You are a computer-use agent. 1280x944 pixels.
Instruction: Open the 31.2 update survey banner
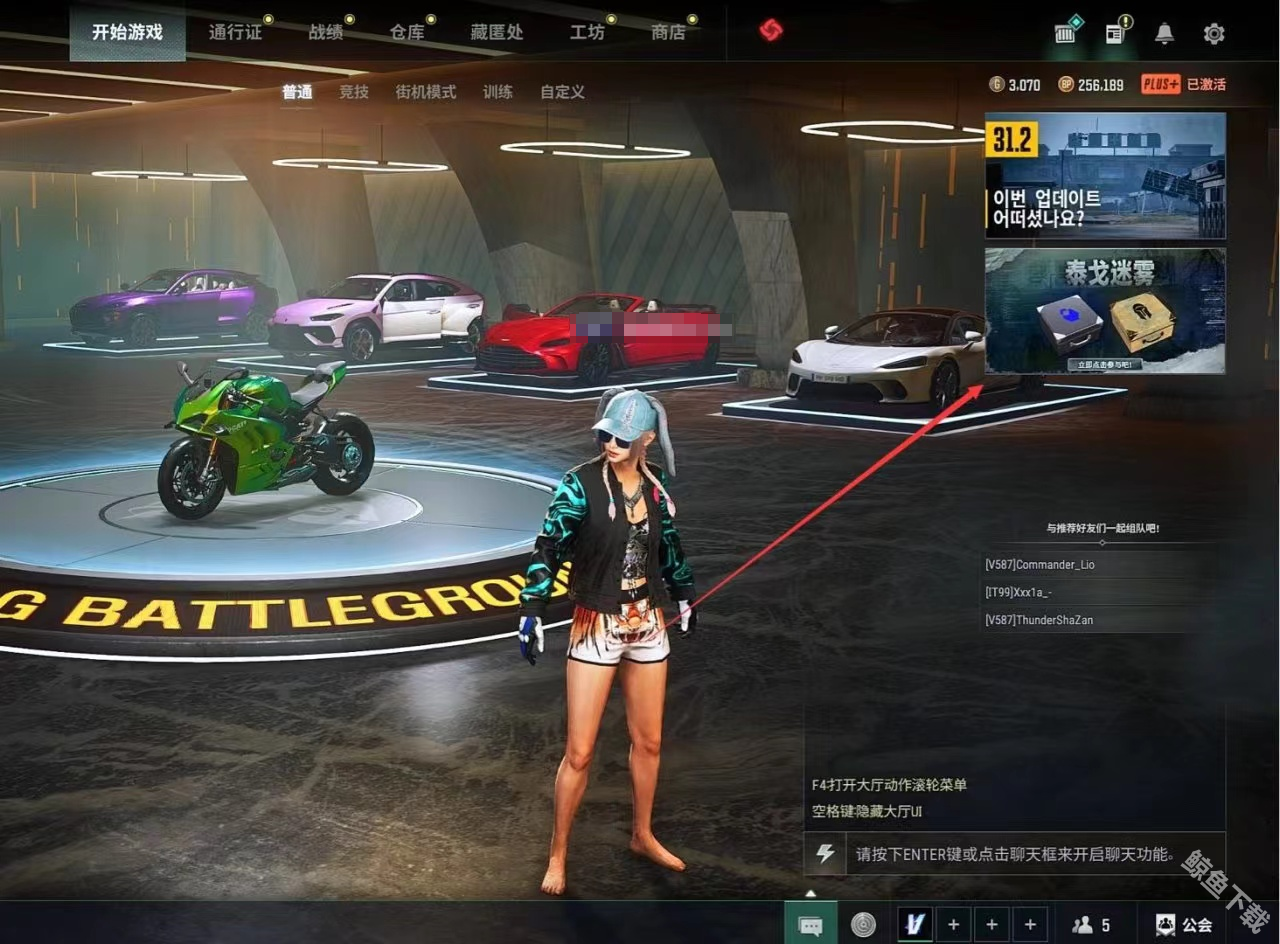(x=1105, y=175)
